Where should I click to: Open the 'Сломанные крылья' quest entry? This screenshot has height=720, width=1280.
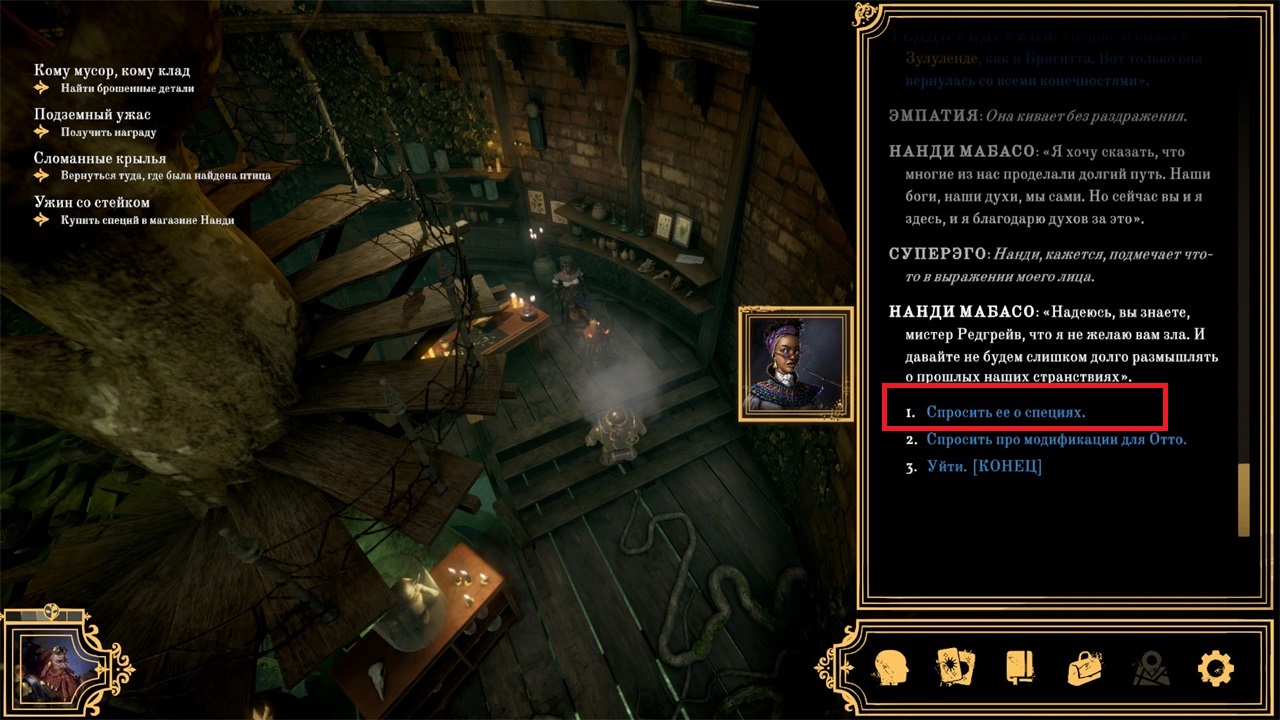[x=100, y=158]
